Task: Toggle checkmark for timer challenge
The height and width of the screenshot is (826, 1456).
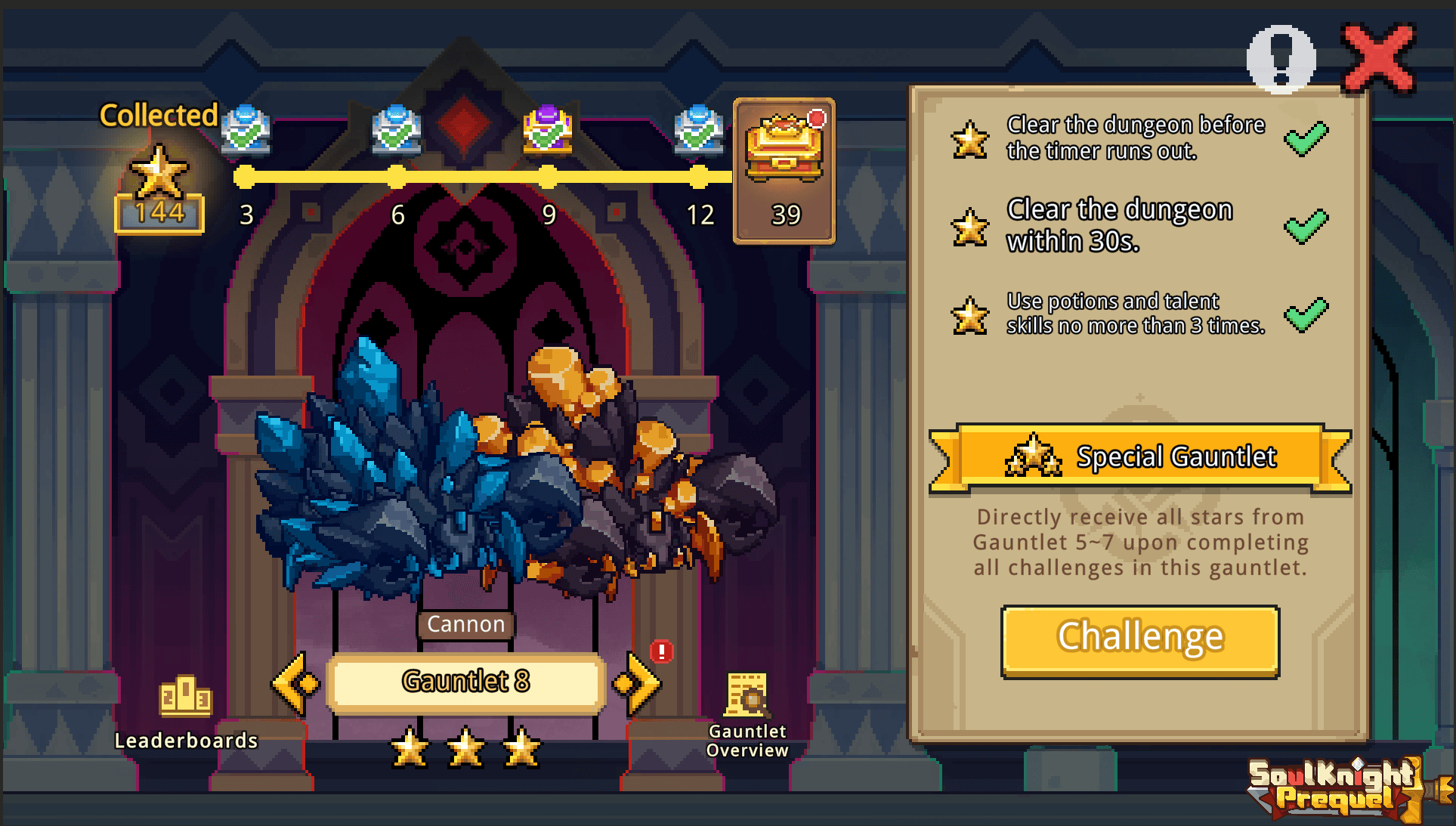Action: (x=1306, y=138)
